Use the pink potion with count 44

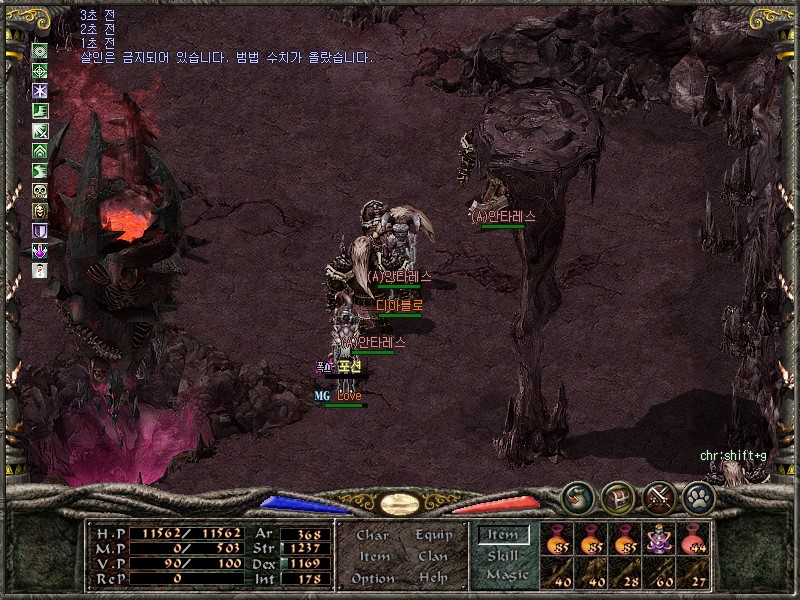point(694,541)
